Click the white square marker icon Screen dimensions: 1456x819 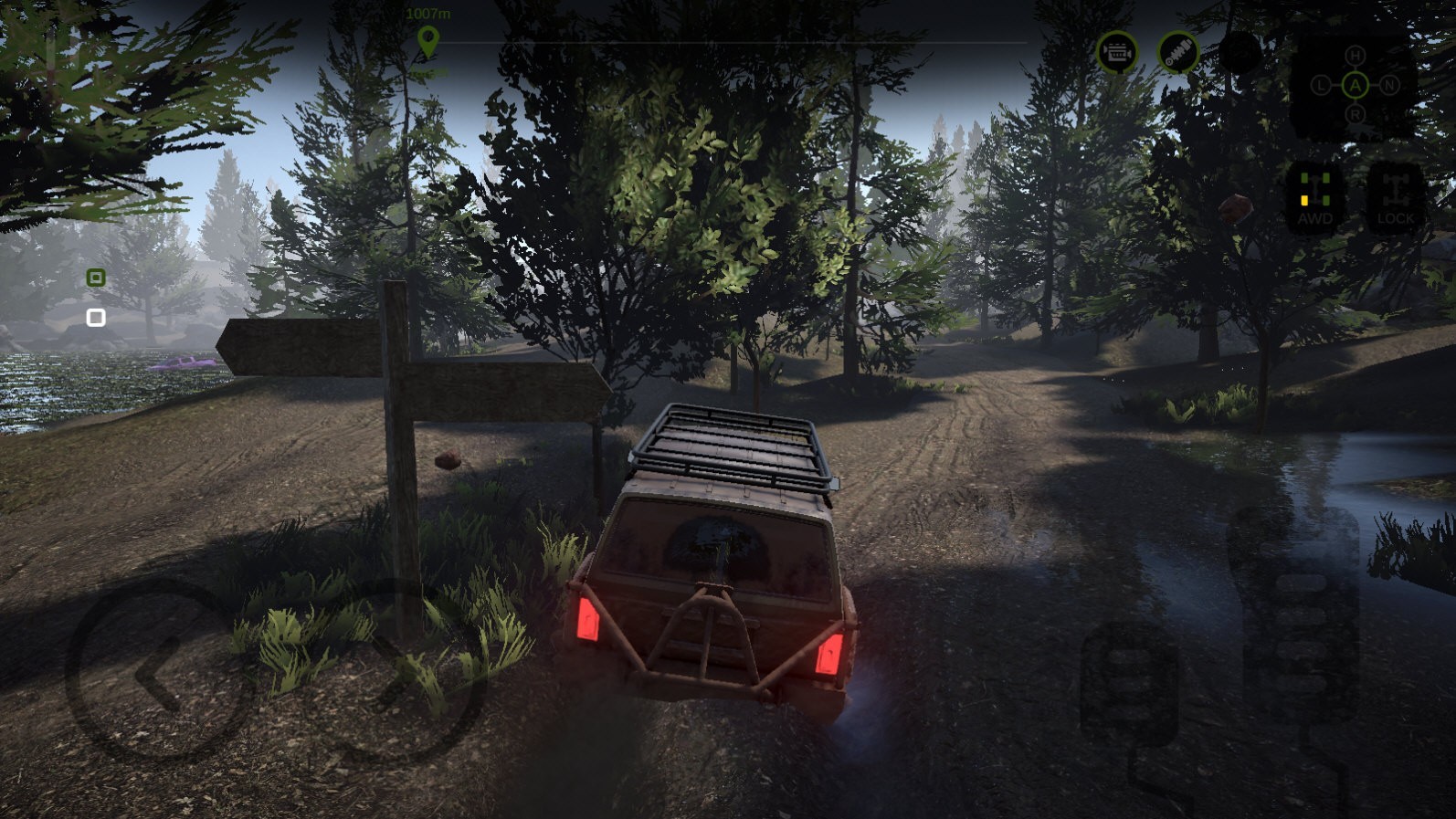pyautogui.click(x=96, y=318)
